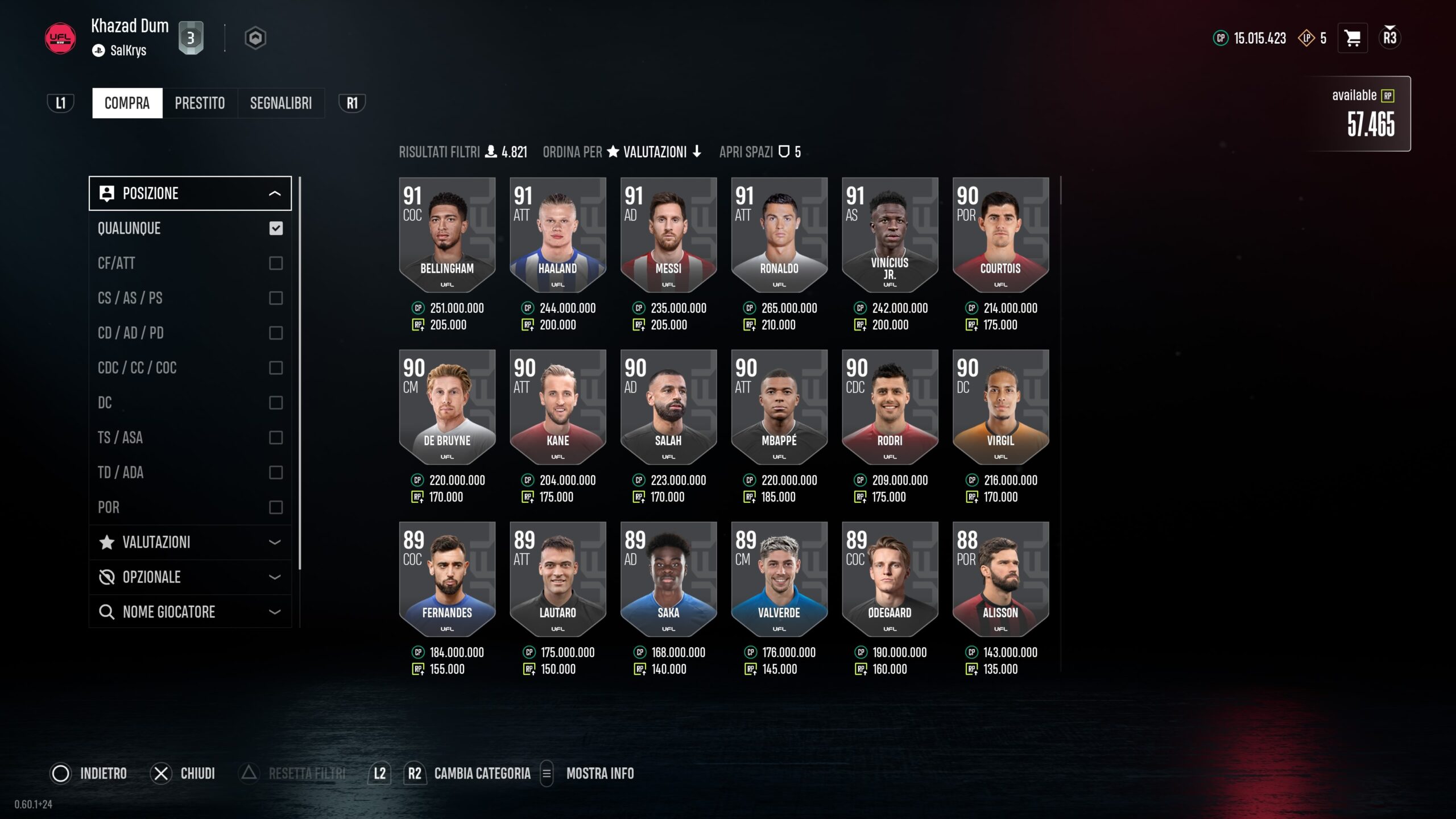Expand the OPZIONALE filter section
The height and width of the screenshot is (819, 1456).
point(190,577)
